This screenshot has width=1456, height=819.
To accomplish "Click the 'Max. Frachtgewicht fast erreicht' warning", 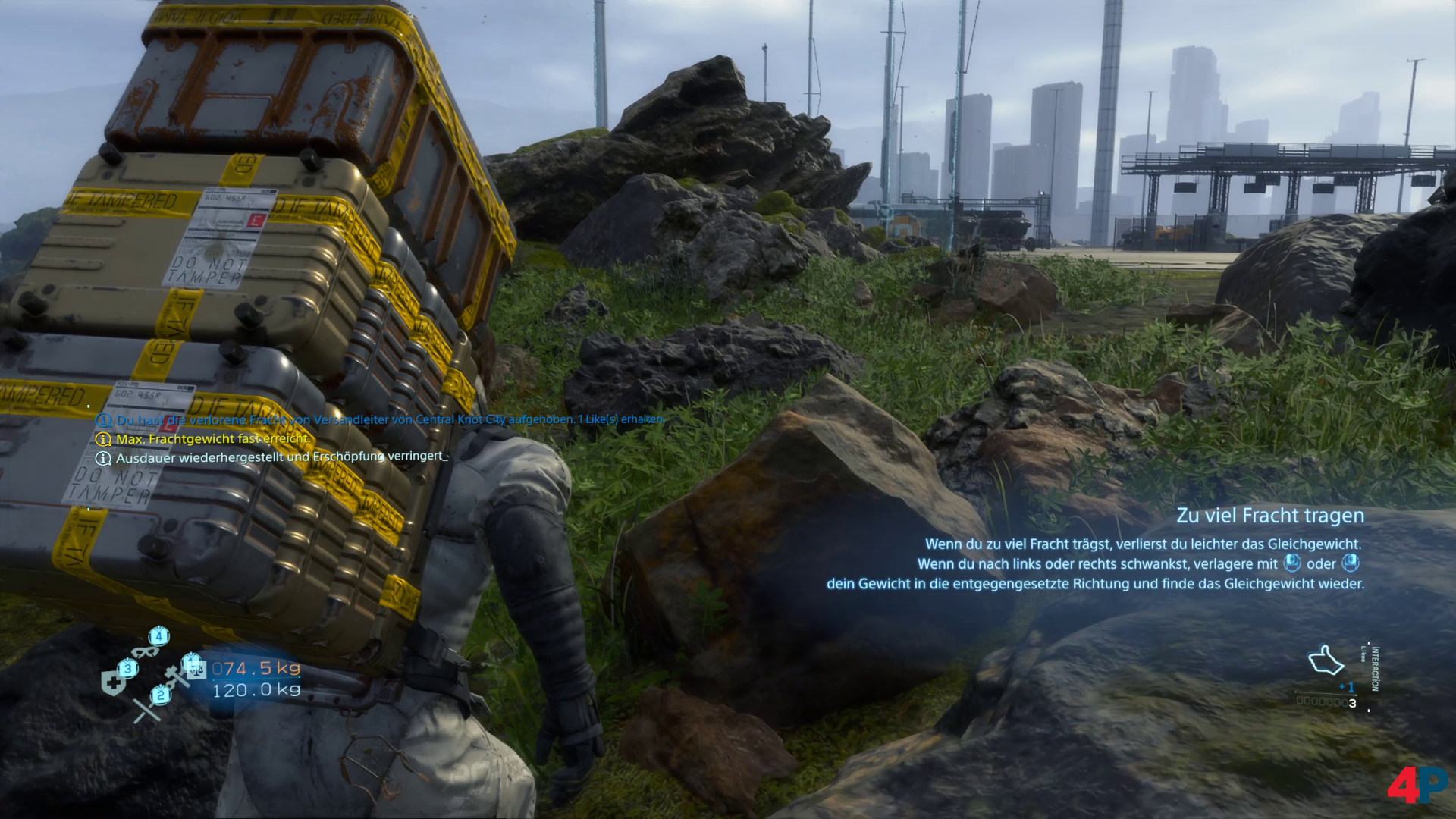I will point(212,439).
